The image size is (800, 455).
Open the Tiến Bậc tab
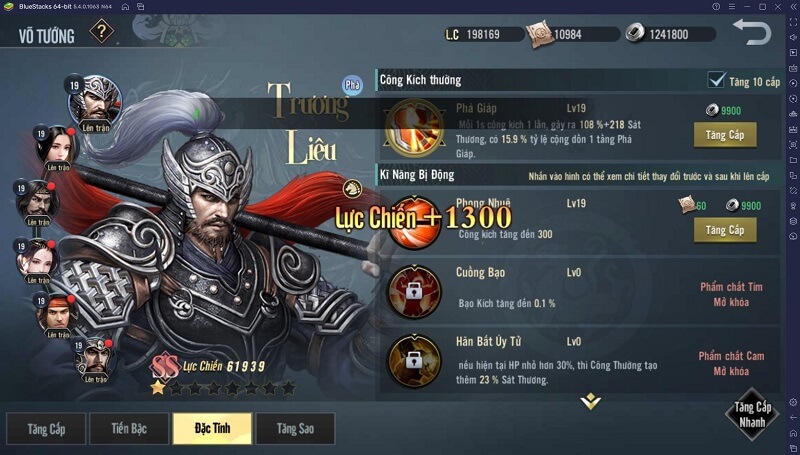tap(129, 429)
